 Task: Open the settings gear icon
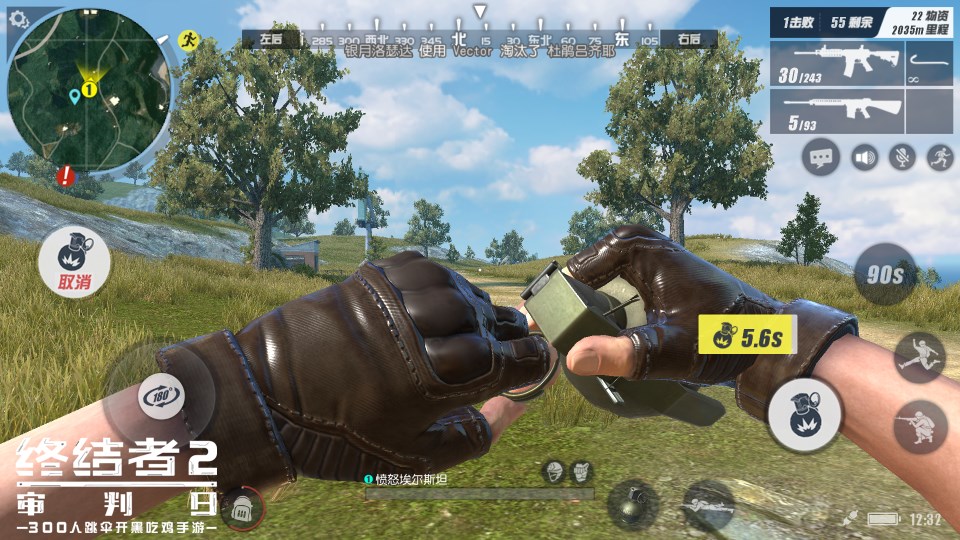point(19,19)
